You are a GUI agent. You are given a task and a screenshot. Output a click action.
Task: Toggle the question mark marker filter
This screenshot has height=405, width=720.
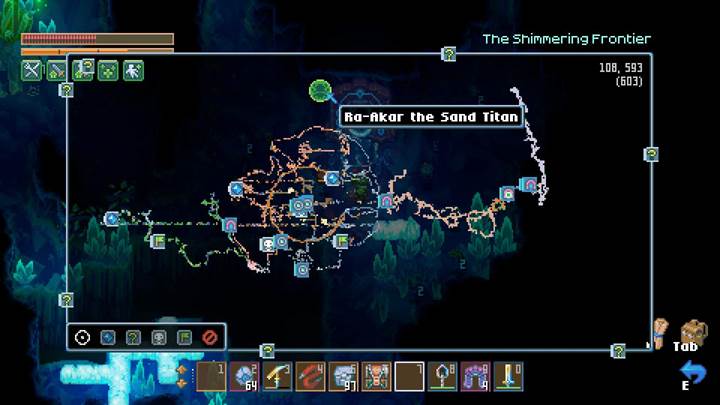[133, 338]
